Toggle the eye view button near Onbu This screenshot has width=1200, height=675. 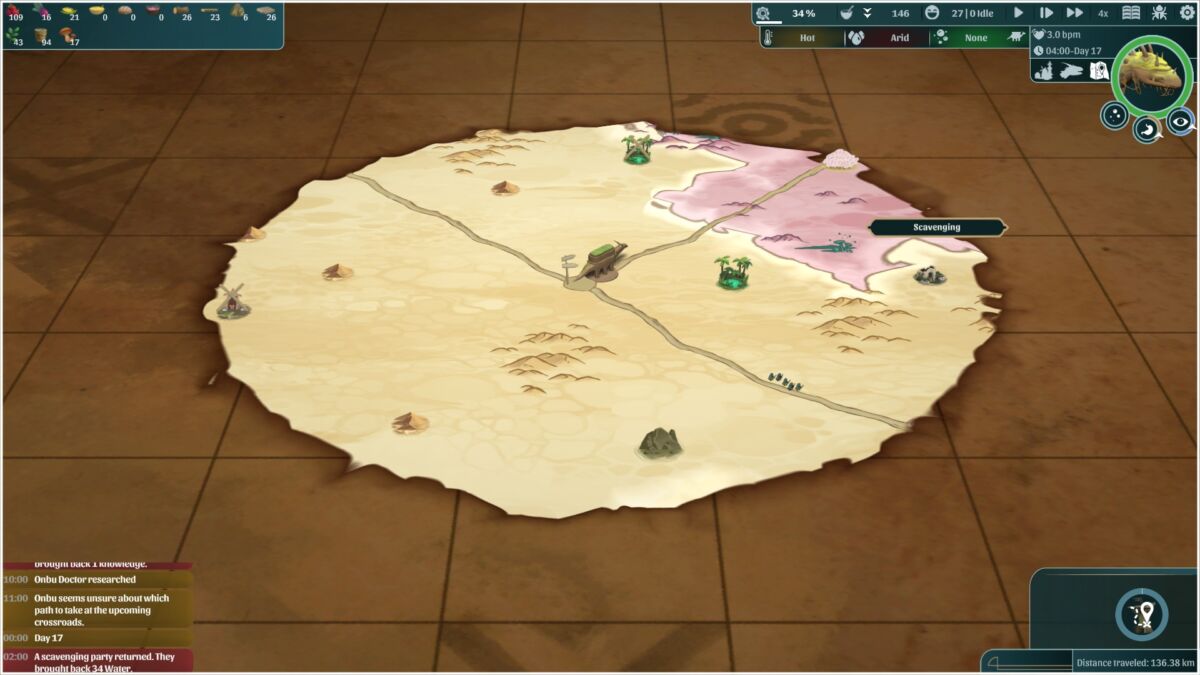(x=1181, y=121)
